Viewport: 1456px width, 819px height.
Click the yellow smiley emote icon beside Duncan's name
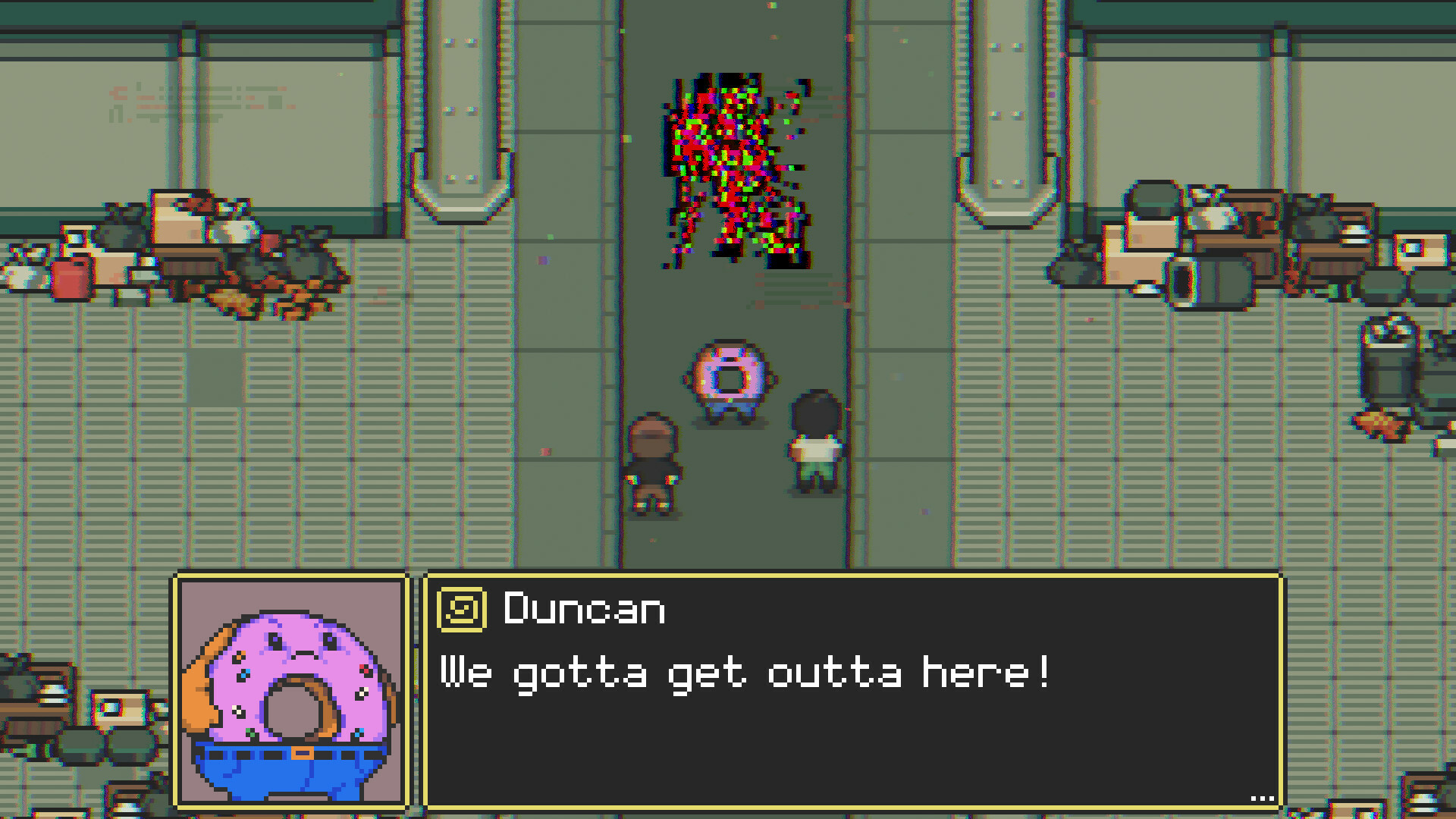coord(460,610)
